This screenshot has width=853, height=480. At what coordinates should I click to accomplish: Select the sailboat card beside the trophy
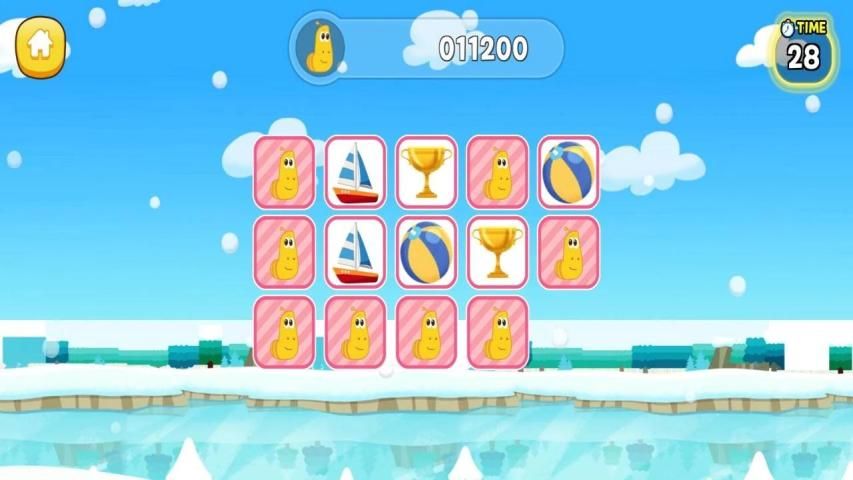355,172
